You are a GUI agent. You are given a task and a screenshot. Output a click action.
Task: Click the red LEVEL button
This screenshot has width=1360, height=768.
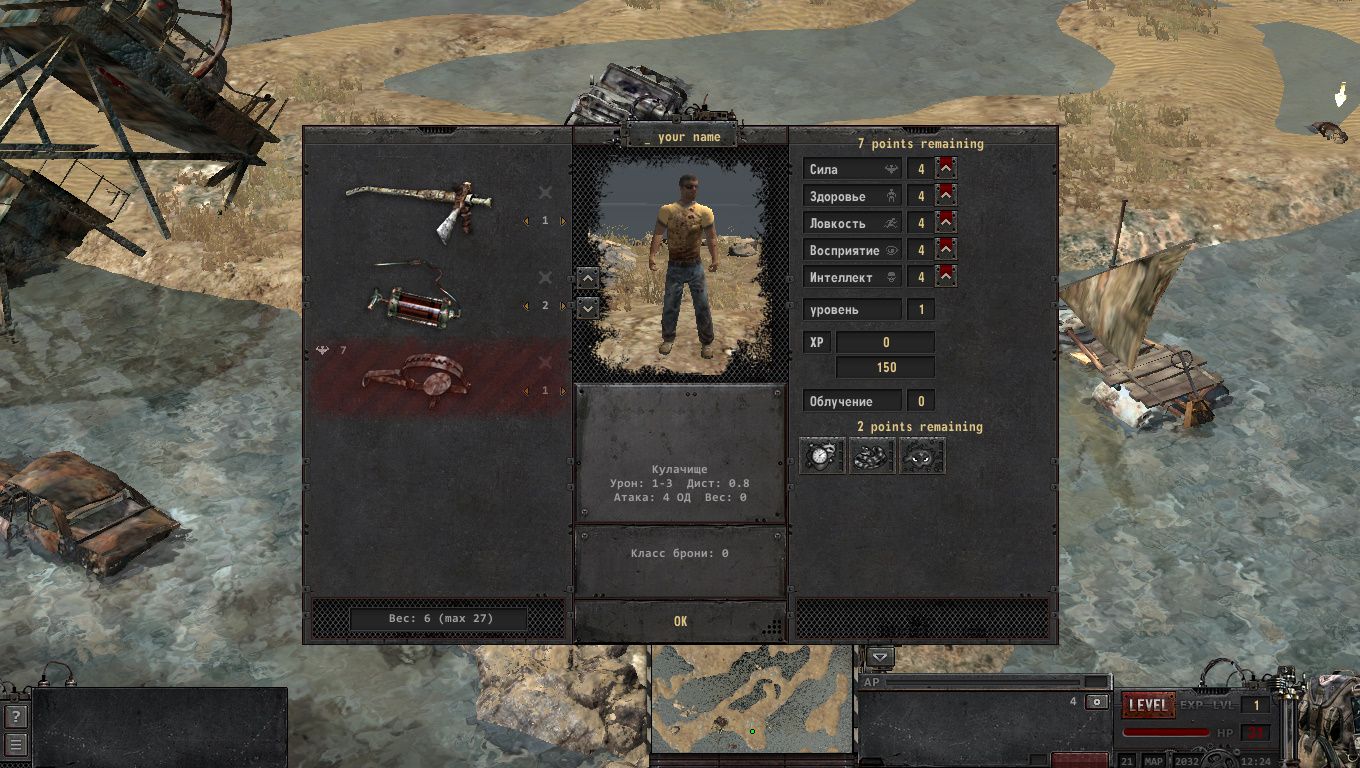1147,705
